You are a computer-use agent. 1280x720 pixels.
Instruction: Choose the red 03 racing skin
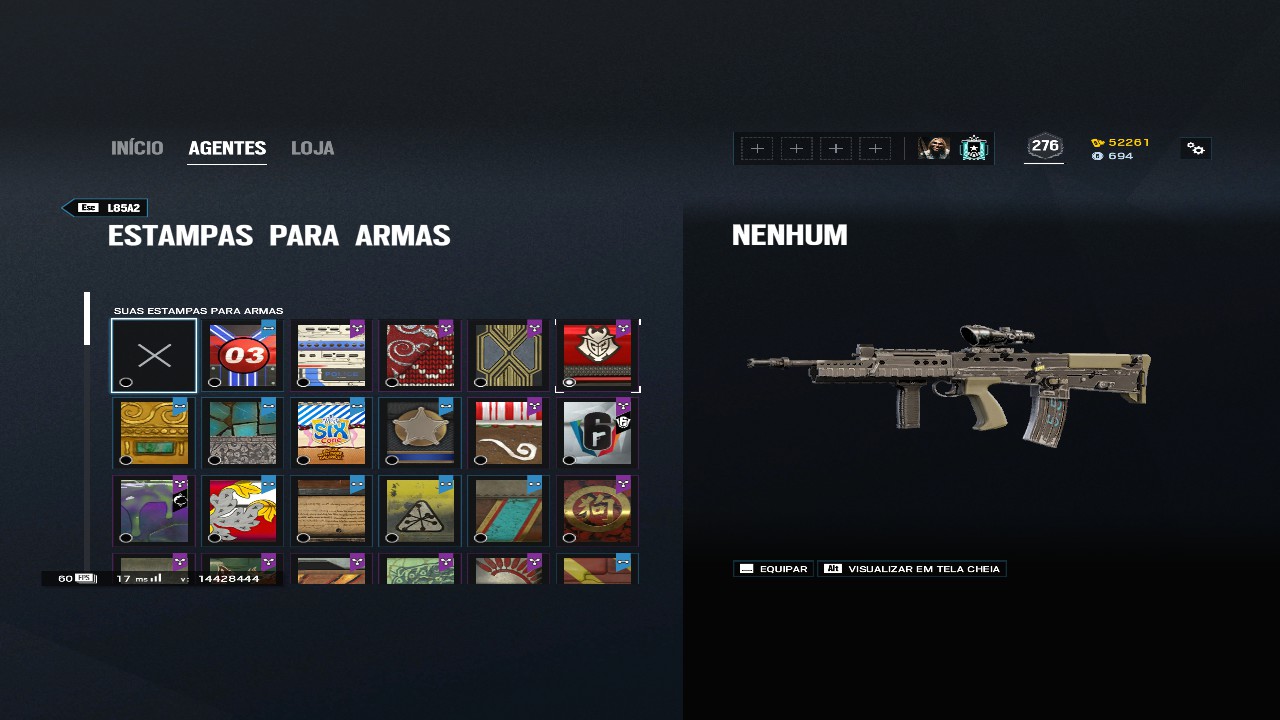243,355
